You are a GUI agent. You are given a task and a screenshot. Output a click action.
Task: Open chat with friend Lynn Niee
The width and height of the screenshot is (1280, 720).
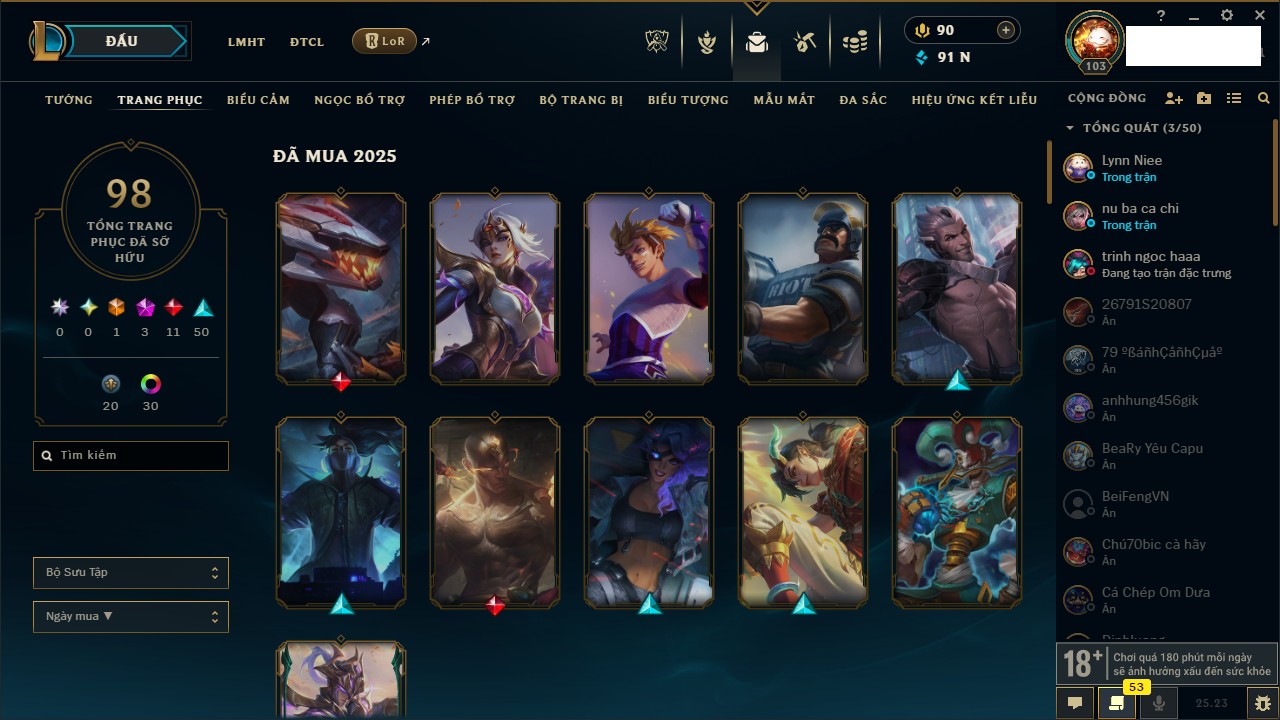click(1132, 167)
